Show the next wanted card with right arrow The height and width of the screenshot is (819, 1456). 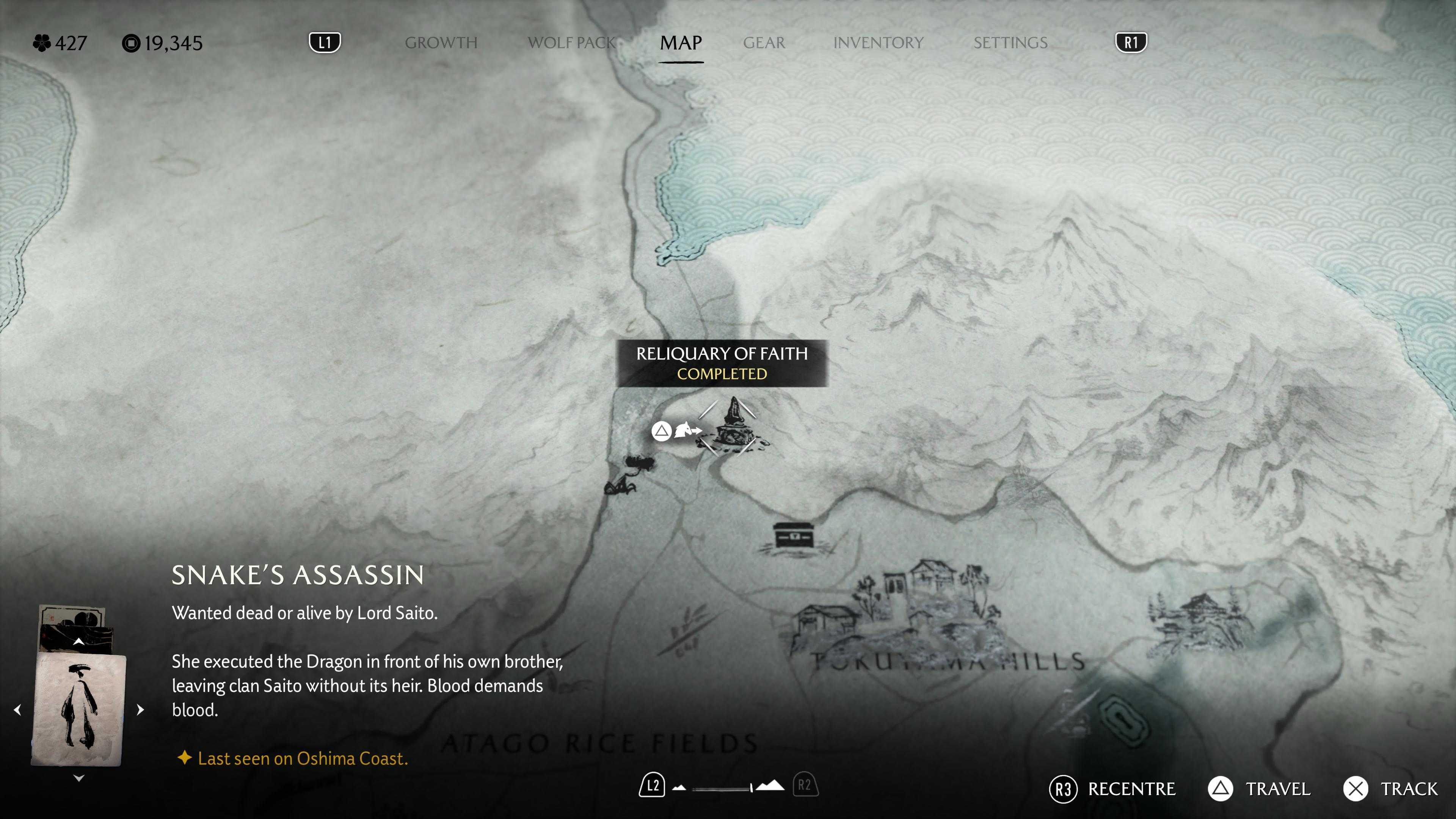click(140, 709)
